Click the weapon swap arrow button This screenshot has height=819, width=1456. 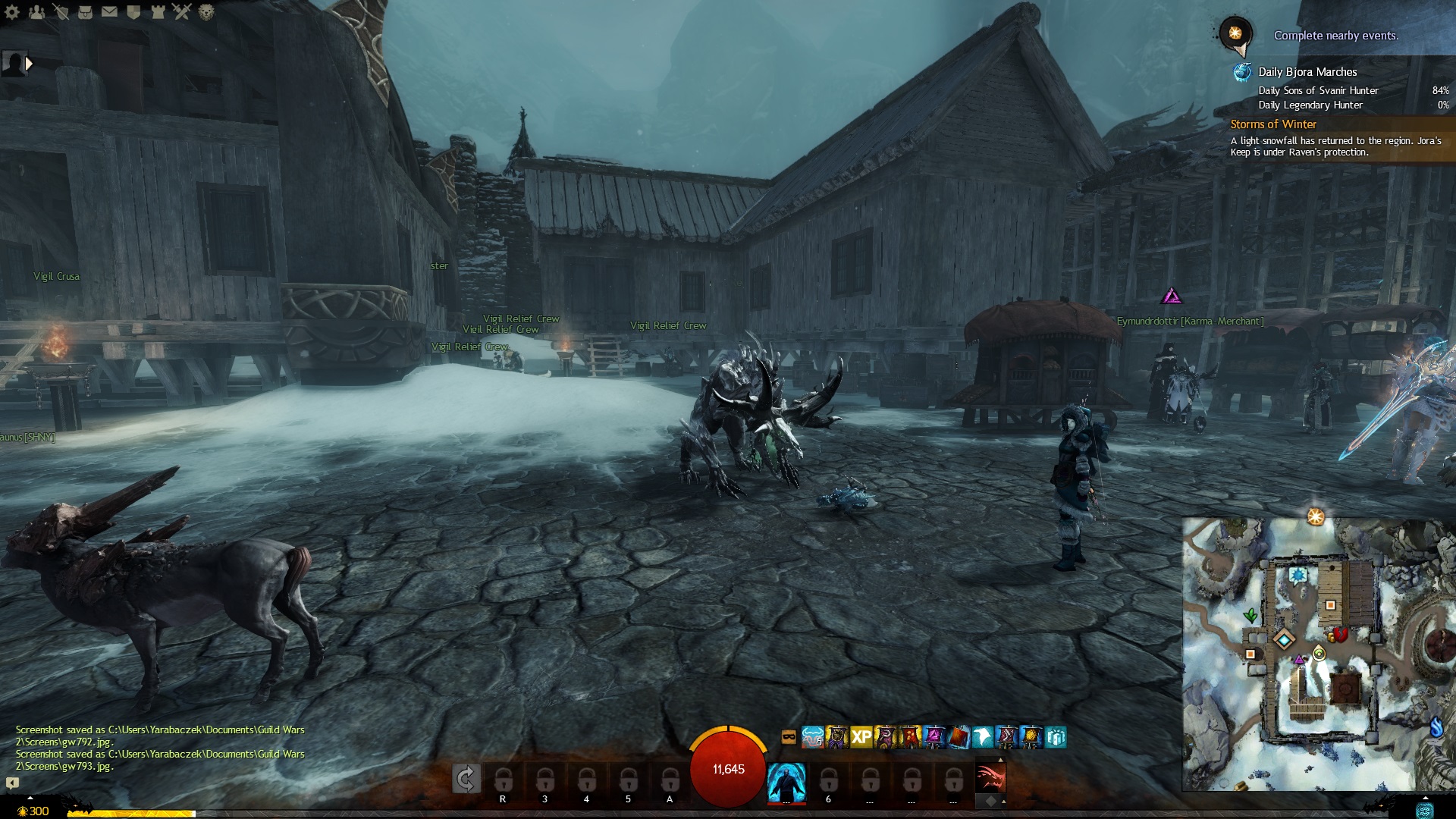click(466, 779)
